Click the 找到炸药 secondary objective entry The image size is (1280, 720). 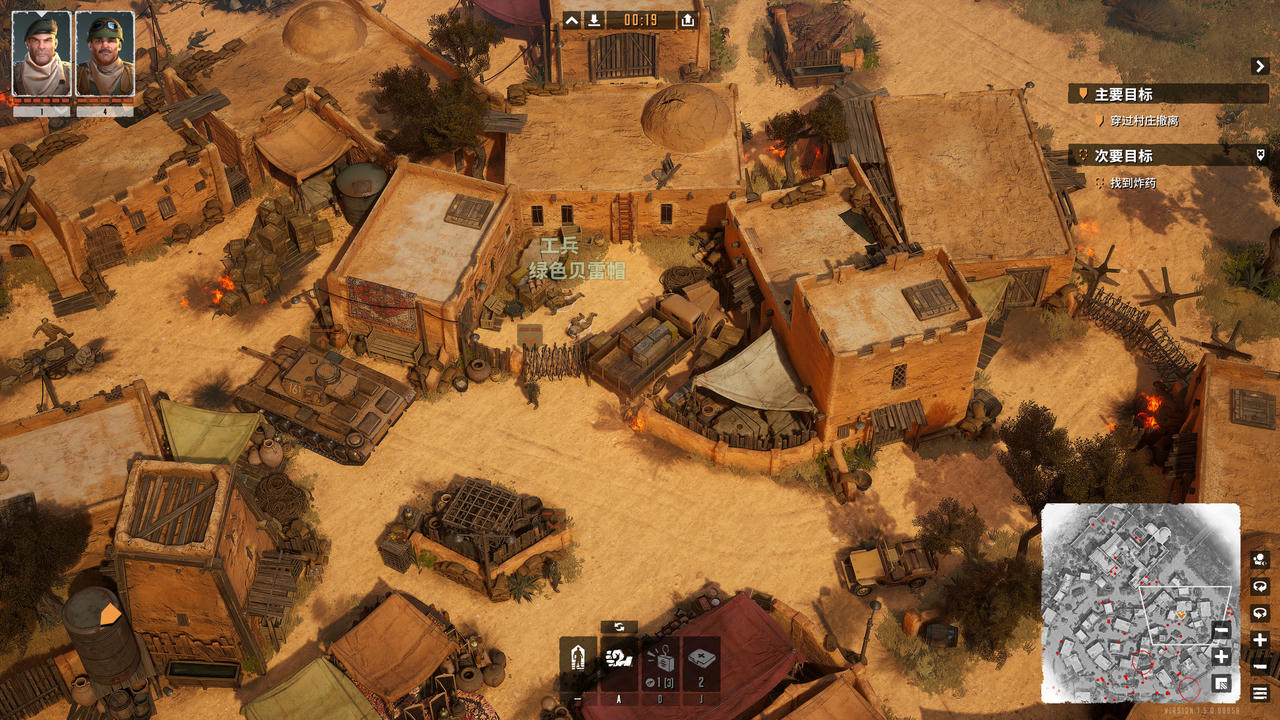[x=1132, y=183]
